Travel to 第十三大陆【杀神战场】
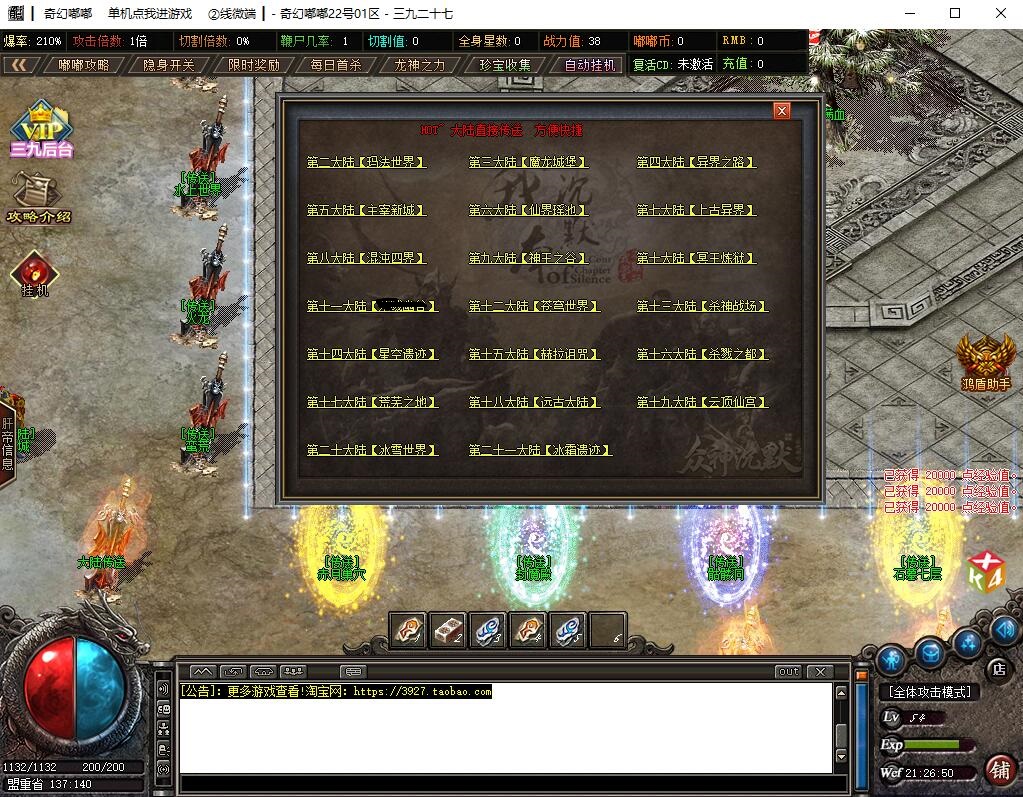 [x=702, y=306]
